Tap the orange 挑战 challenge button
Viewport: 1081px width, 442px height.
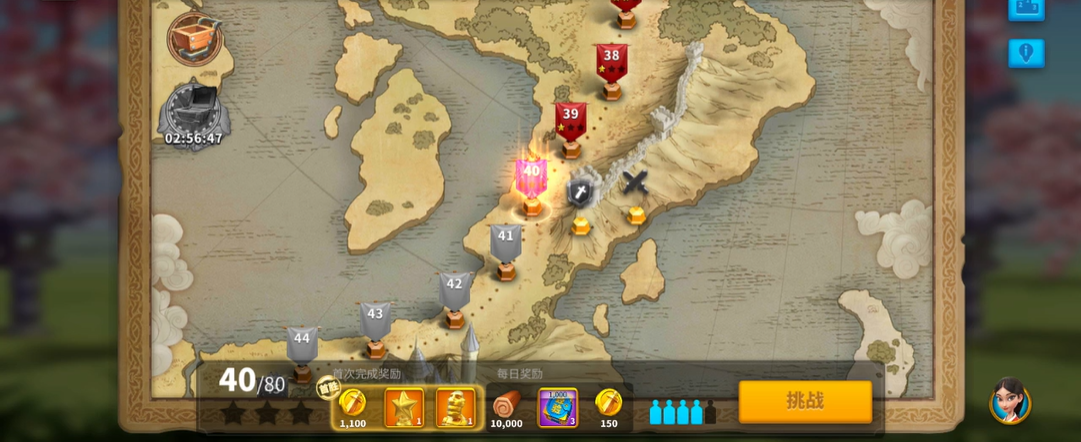805,401
